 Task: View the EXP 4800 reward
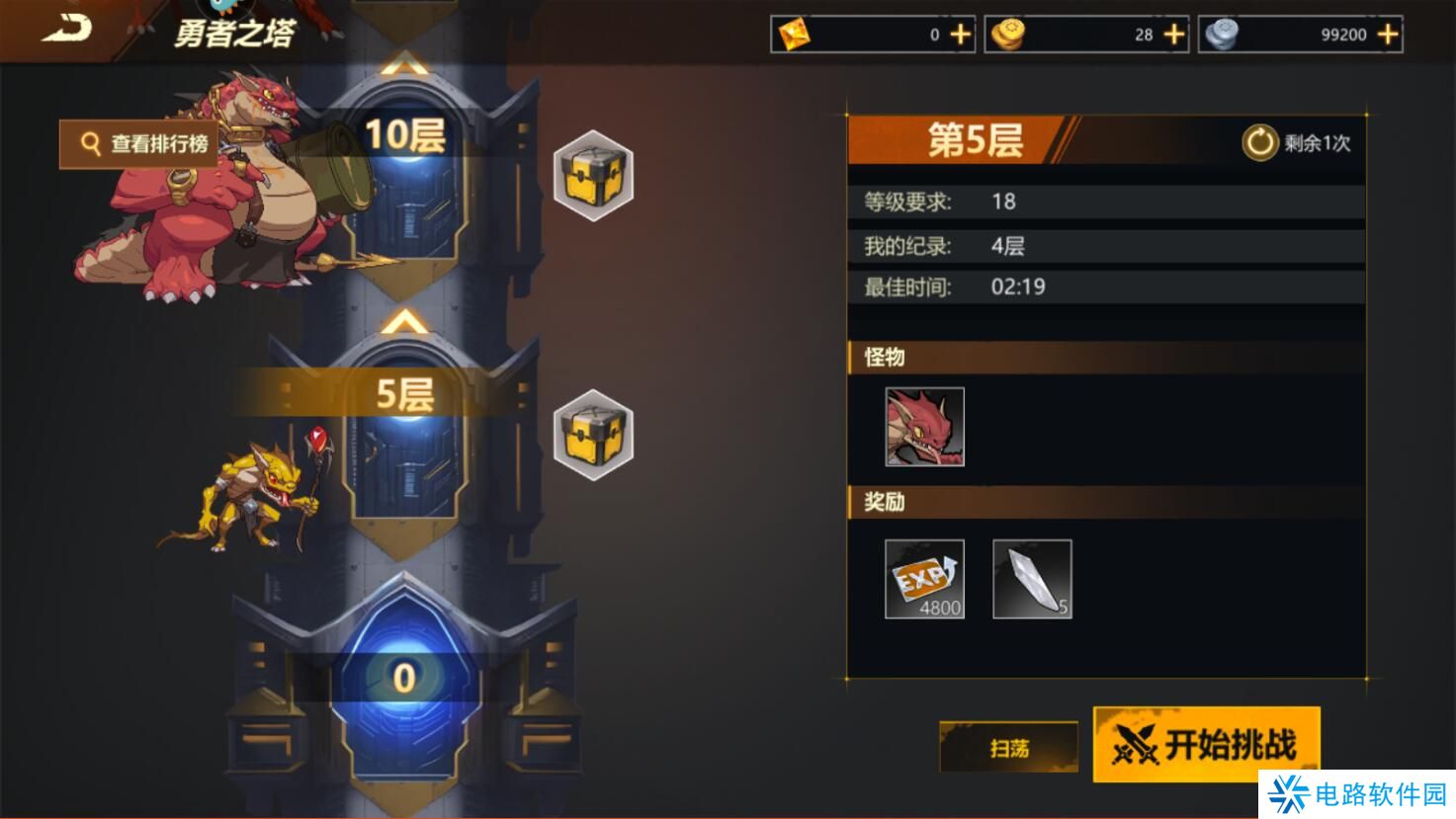pos(924,579)
